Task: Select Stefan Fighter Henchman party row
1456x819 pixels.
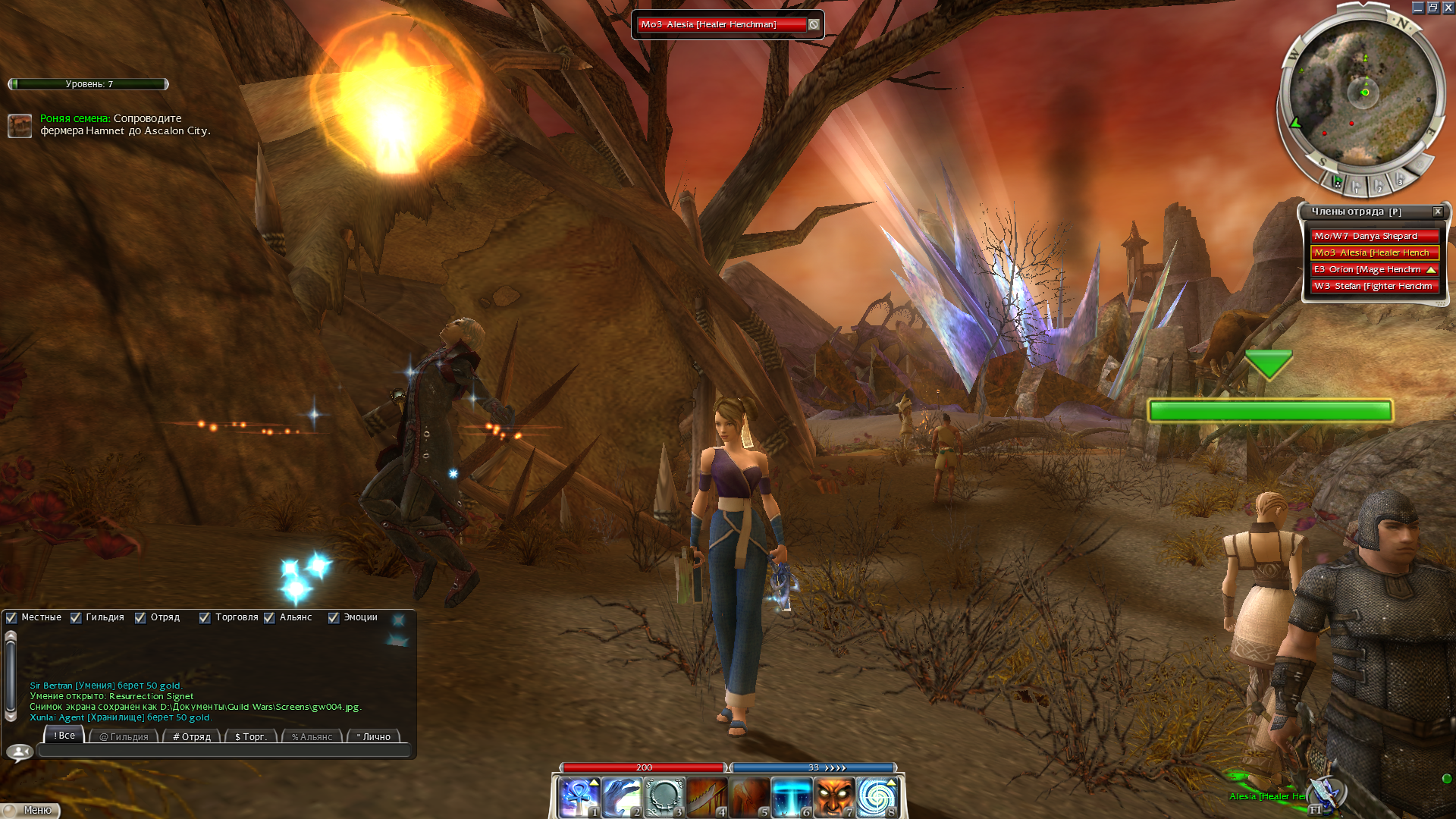Action: (1374, 286)
